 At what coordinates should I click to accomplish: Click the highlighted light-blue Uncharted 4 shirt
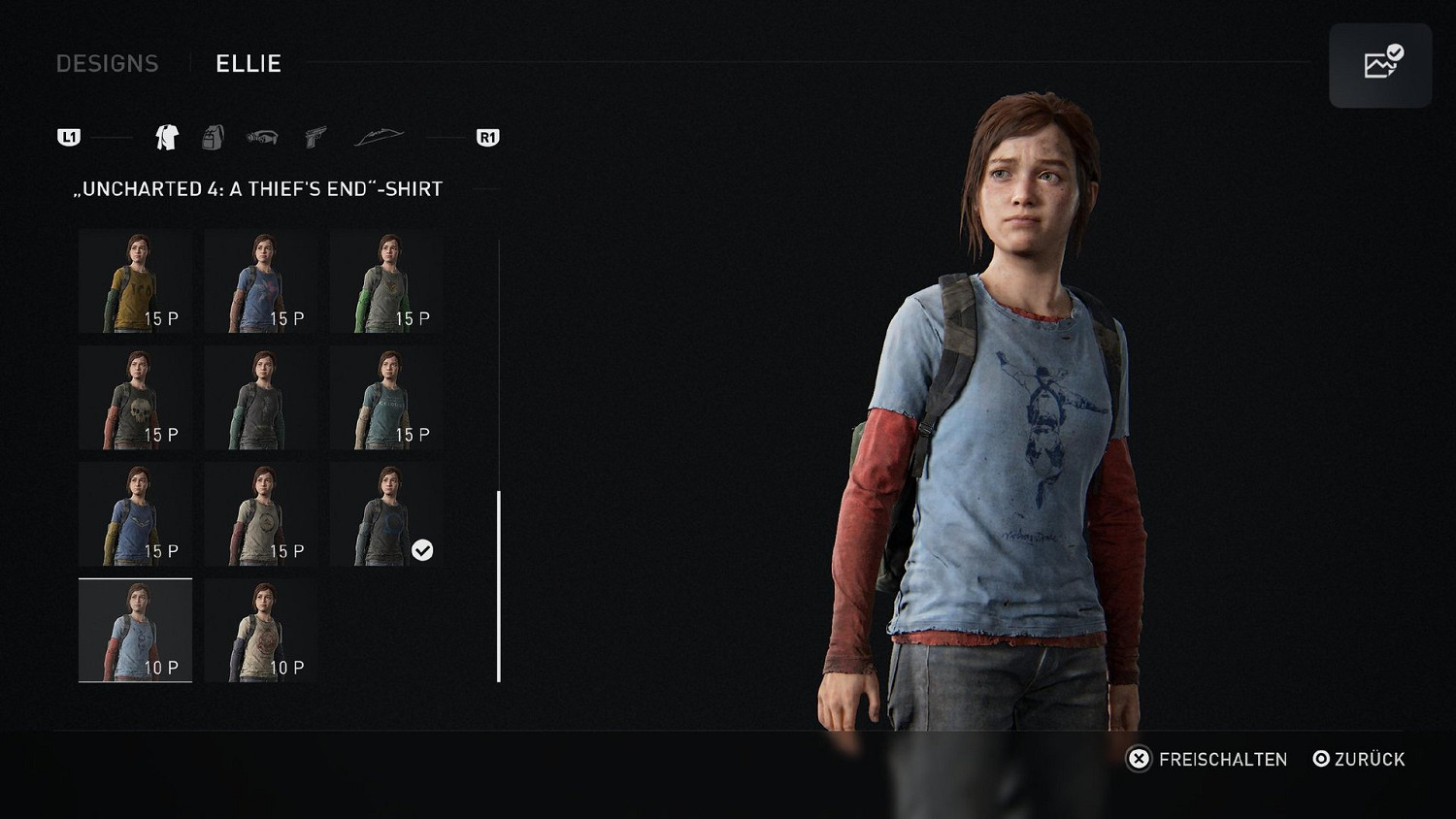click(x=135, y=631)
